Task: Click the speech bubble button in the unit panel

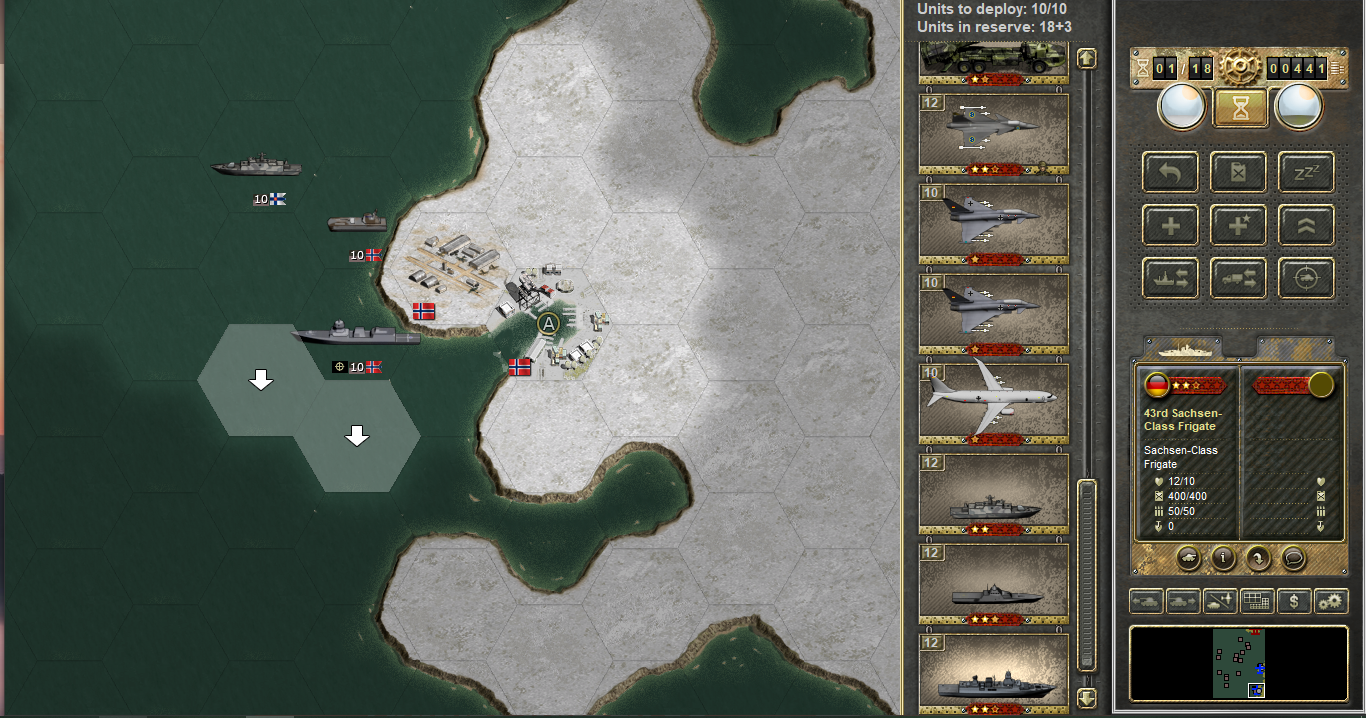Action: pos(1293,559)
